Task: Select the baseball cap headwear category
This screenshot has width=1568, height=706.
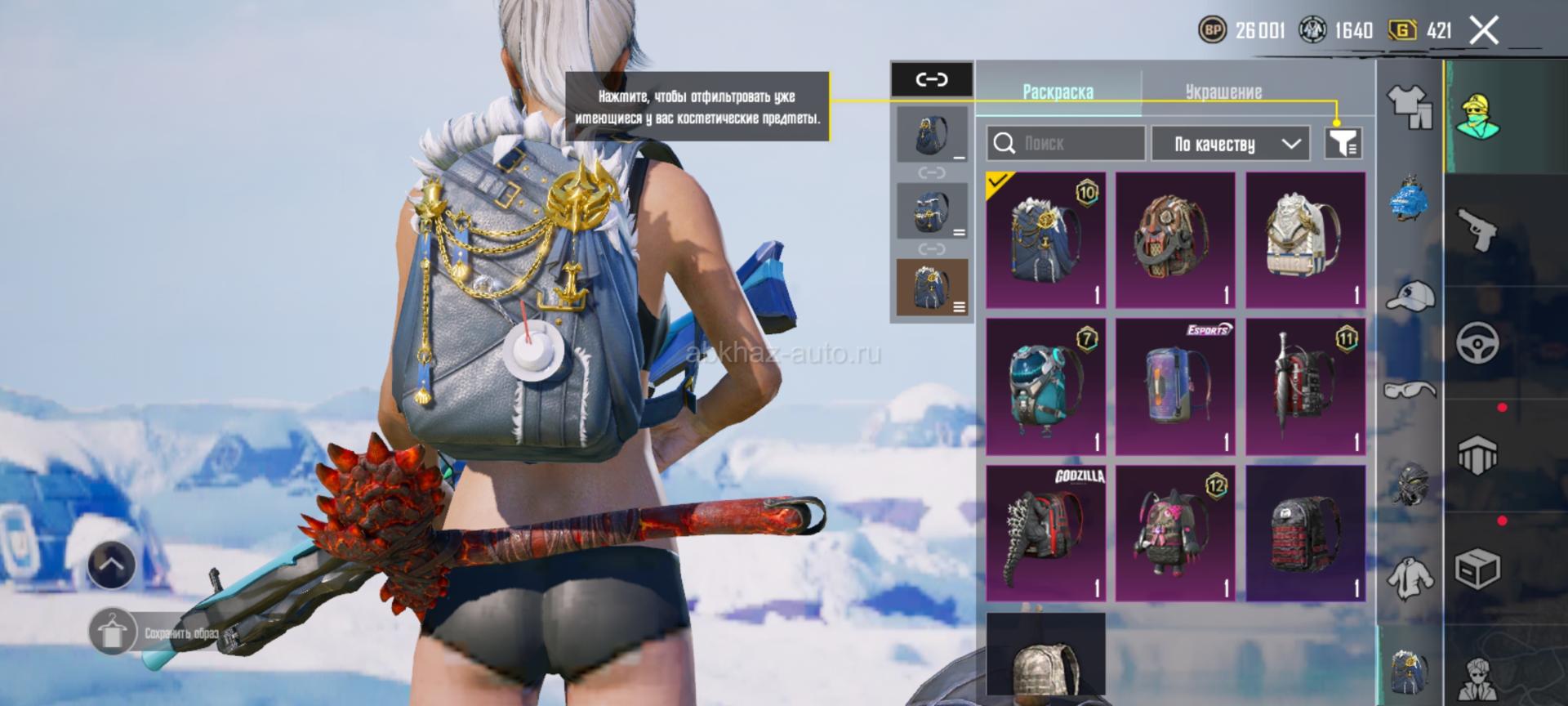Action: 1410,296
